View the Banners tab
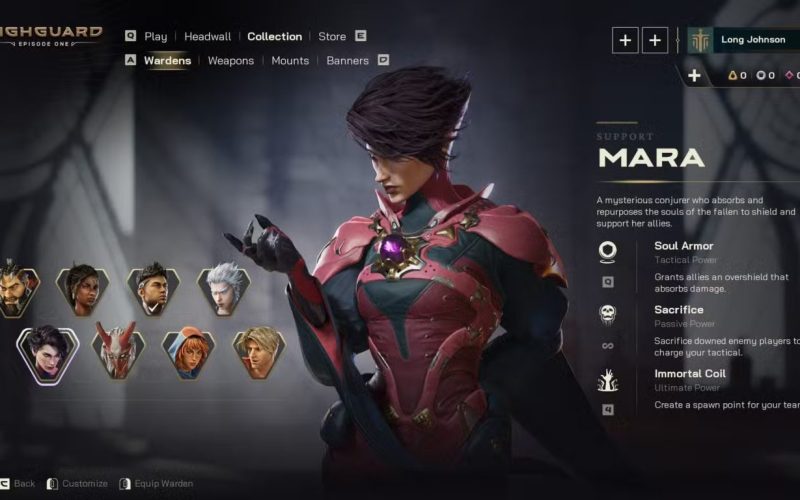The width and height of the screenshot is (800, 500). (x=347, y=61)
